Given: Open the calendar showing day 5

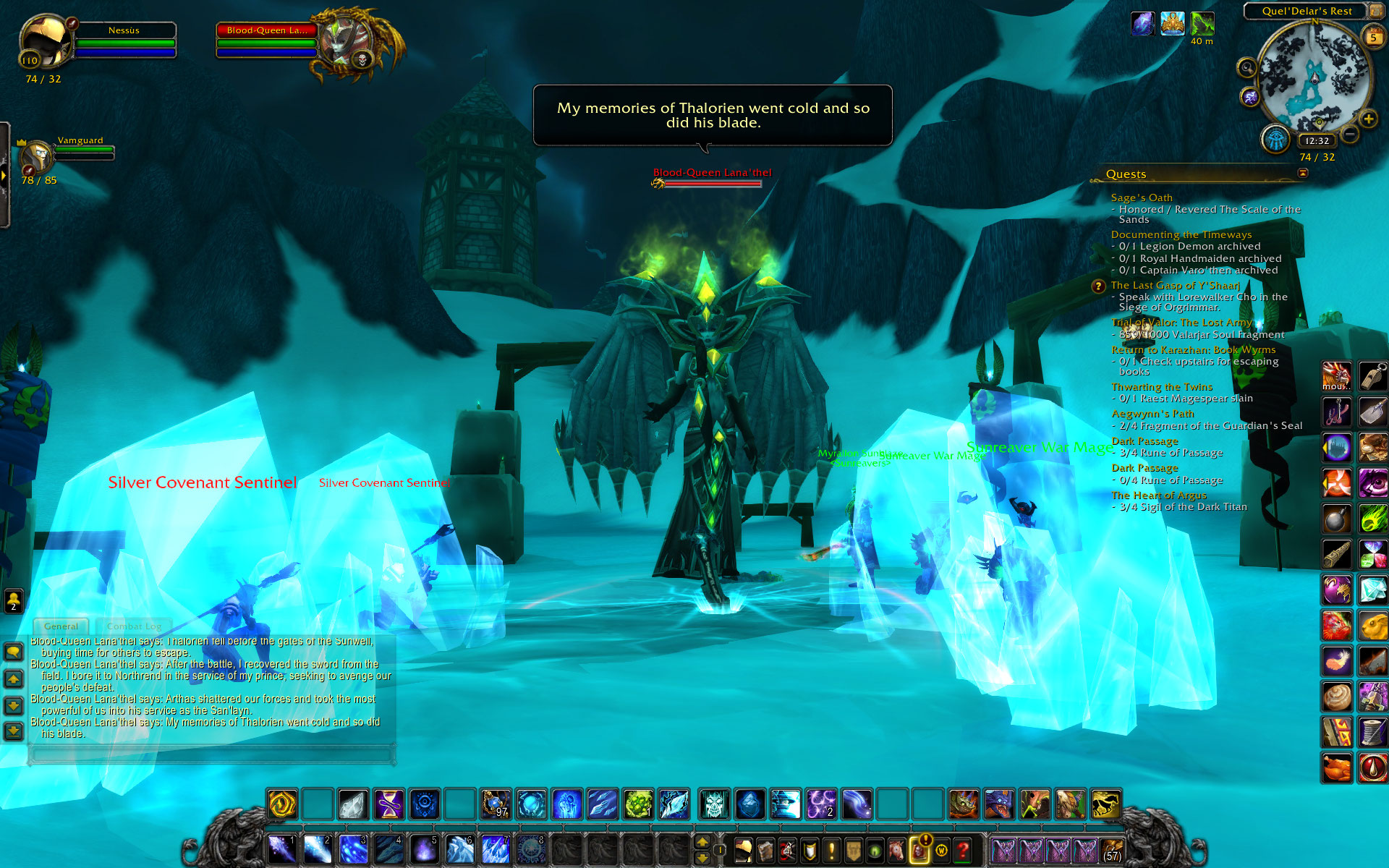Looking at the screenshot, I should [x=1372, y=38].
